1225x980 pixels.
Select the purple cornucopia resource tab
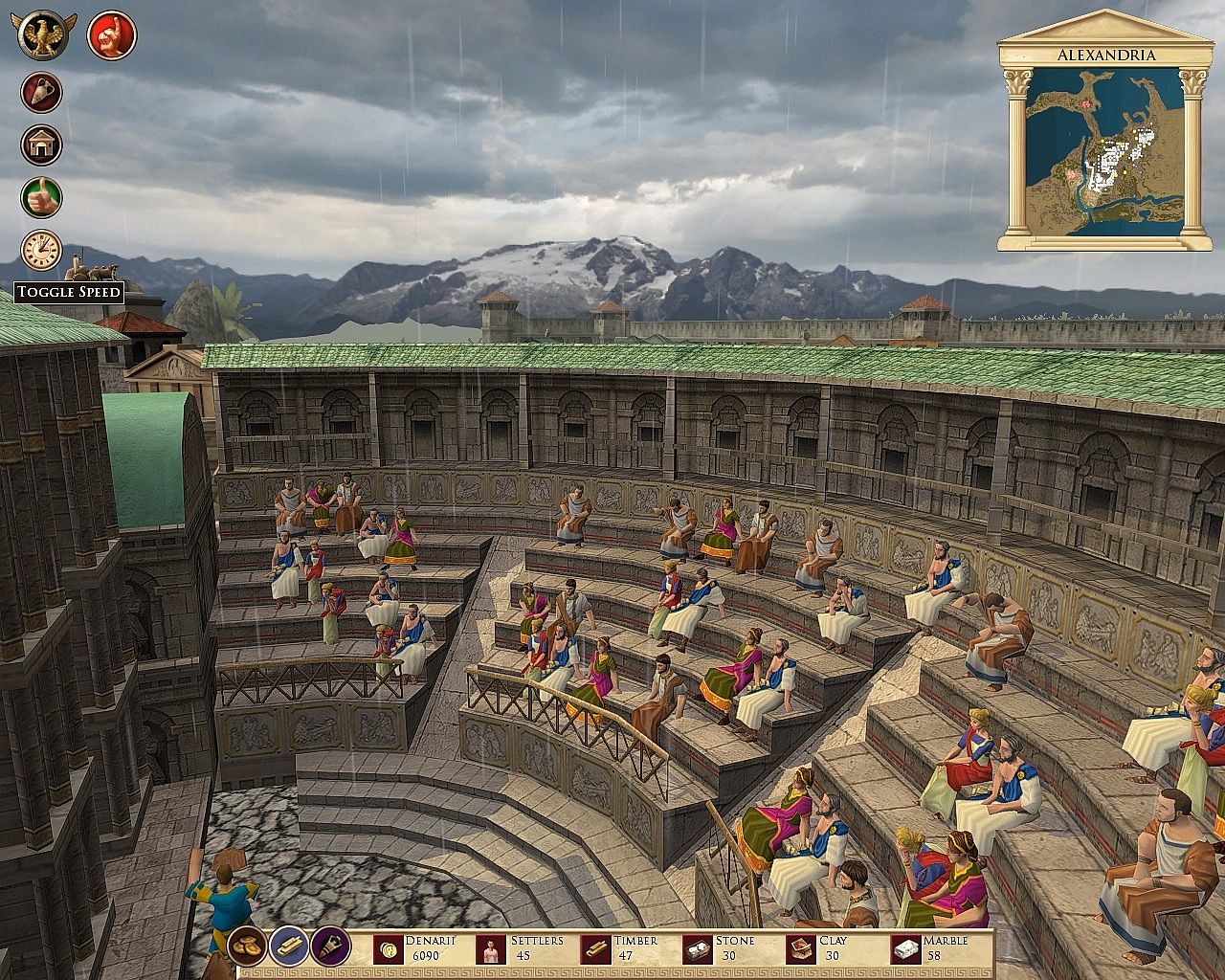[330, 946]
